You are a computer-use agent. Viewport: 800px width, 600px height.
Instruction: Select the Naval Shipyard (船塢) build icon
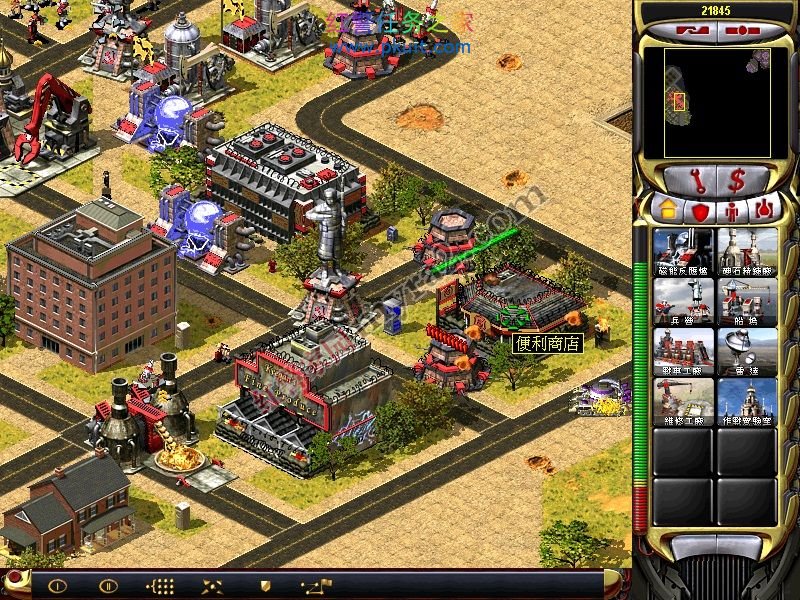tap(747, 302)
